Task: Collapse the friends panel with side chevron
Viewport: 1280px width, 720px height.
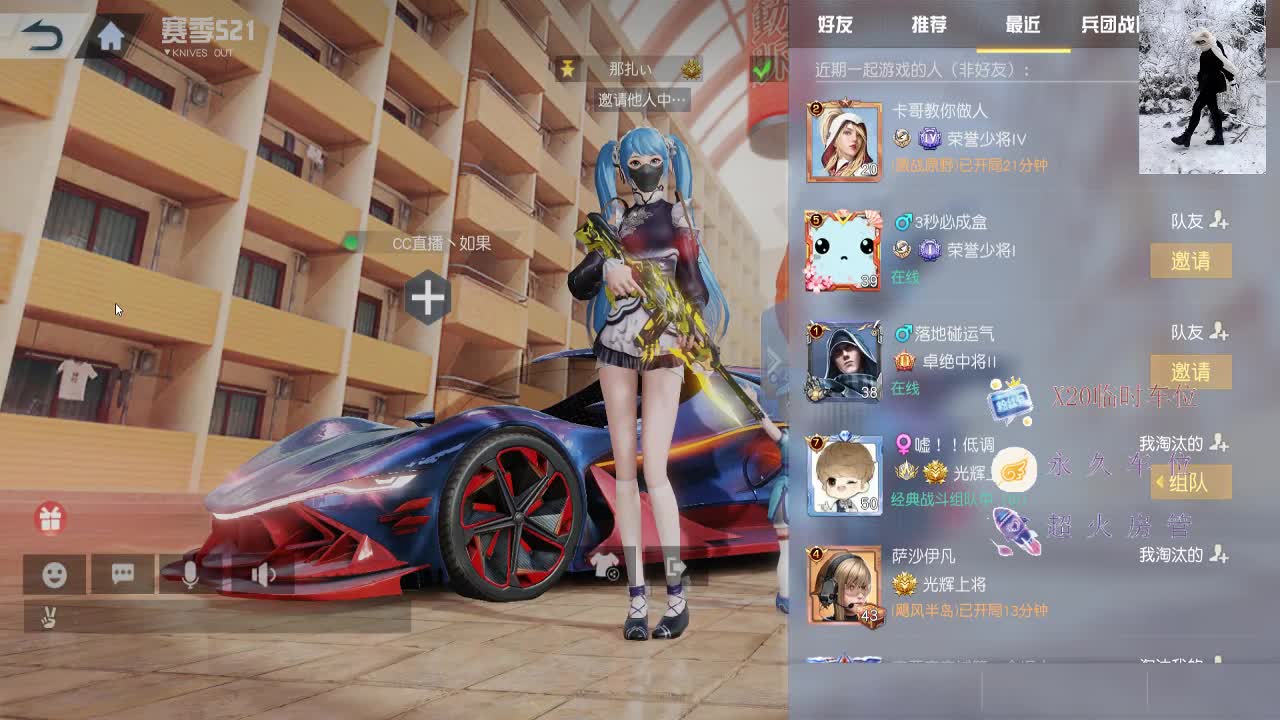Action: (x=777, y=360)
